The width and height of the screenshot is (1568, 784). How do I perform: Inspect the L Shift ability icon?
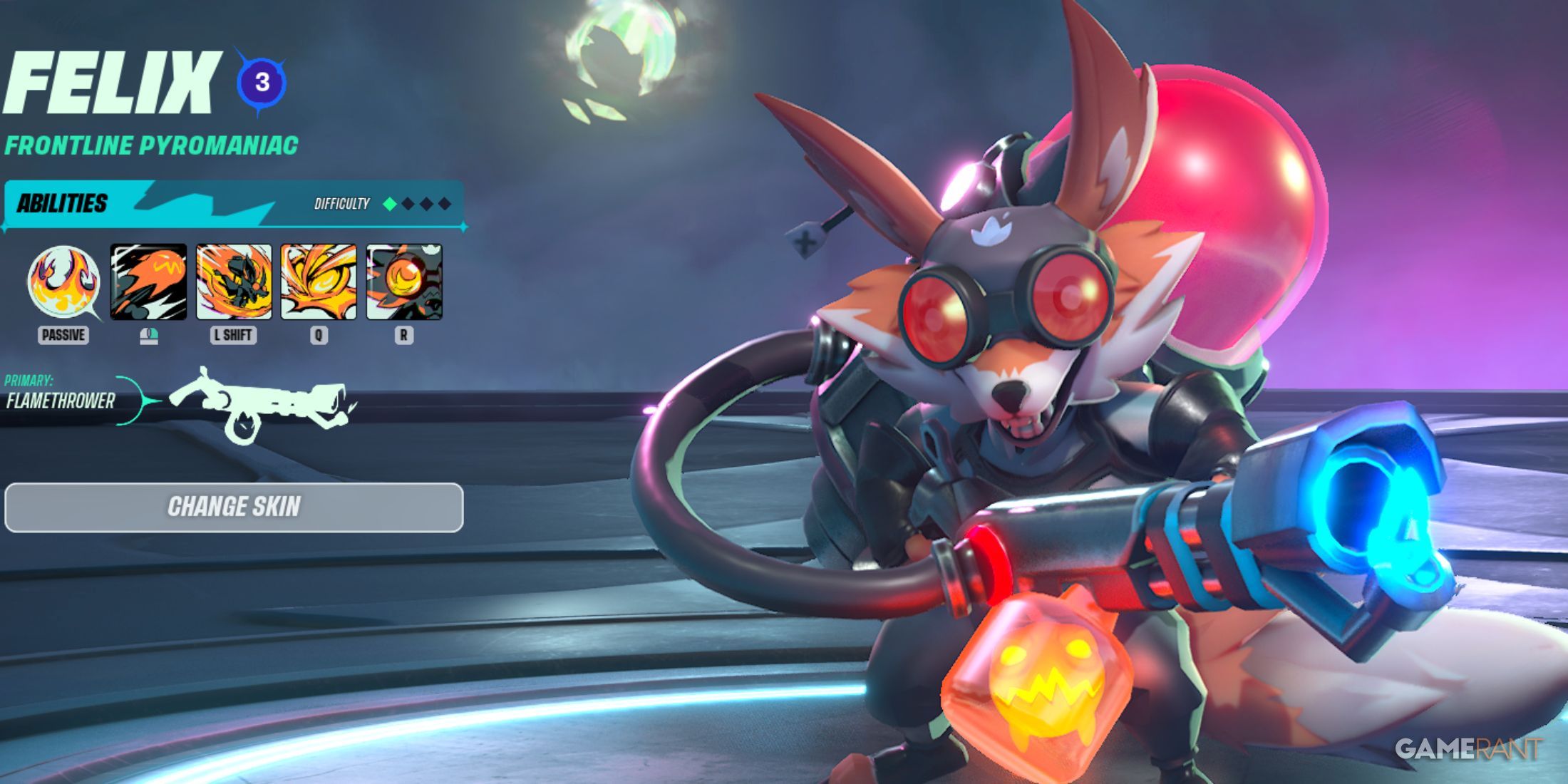(x=234, y=282)
